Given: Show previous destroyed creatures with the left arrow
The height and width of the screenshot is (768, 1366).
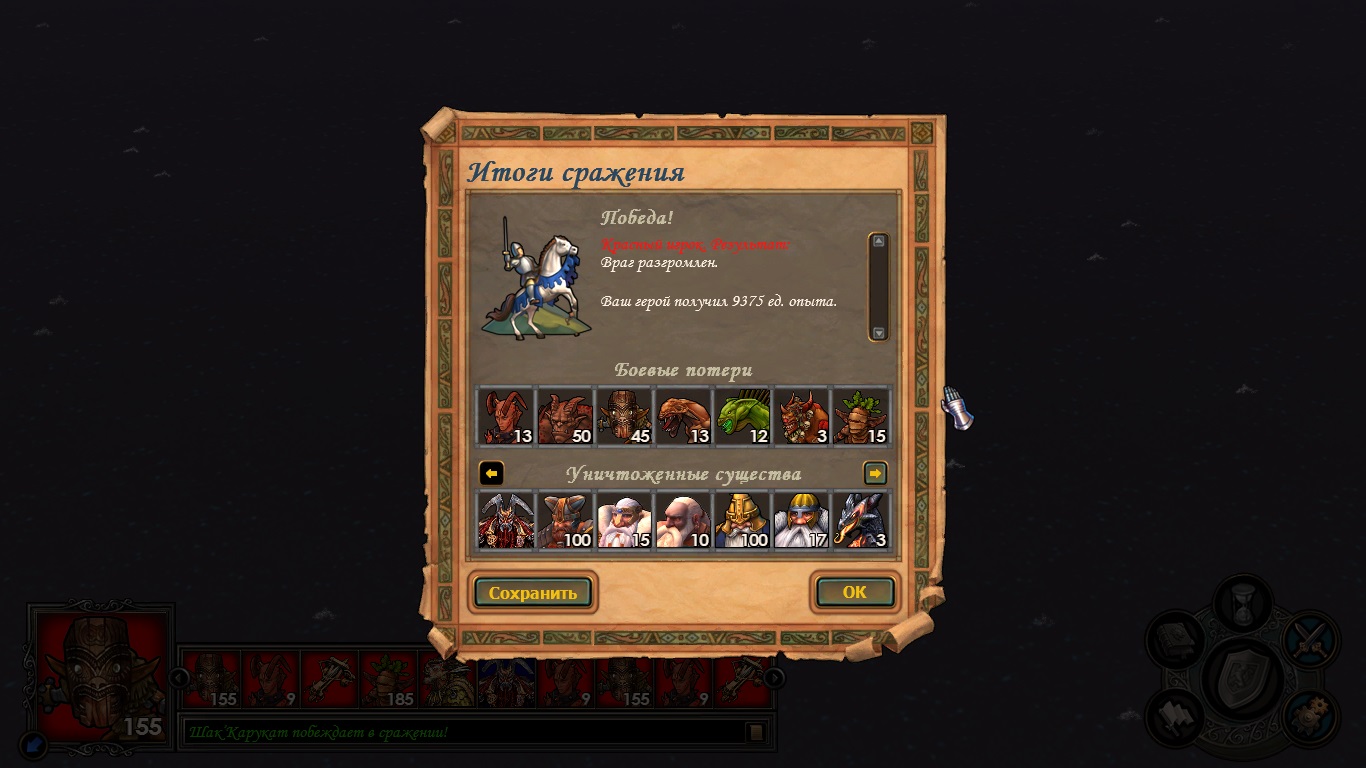Looking at the screenshot, I should [x=491, y=473].
